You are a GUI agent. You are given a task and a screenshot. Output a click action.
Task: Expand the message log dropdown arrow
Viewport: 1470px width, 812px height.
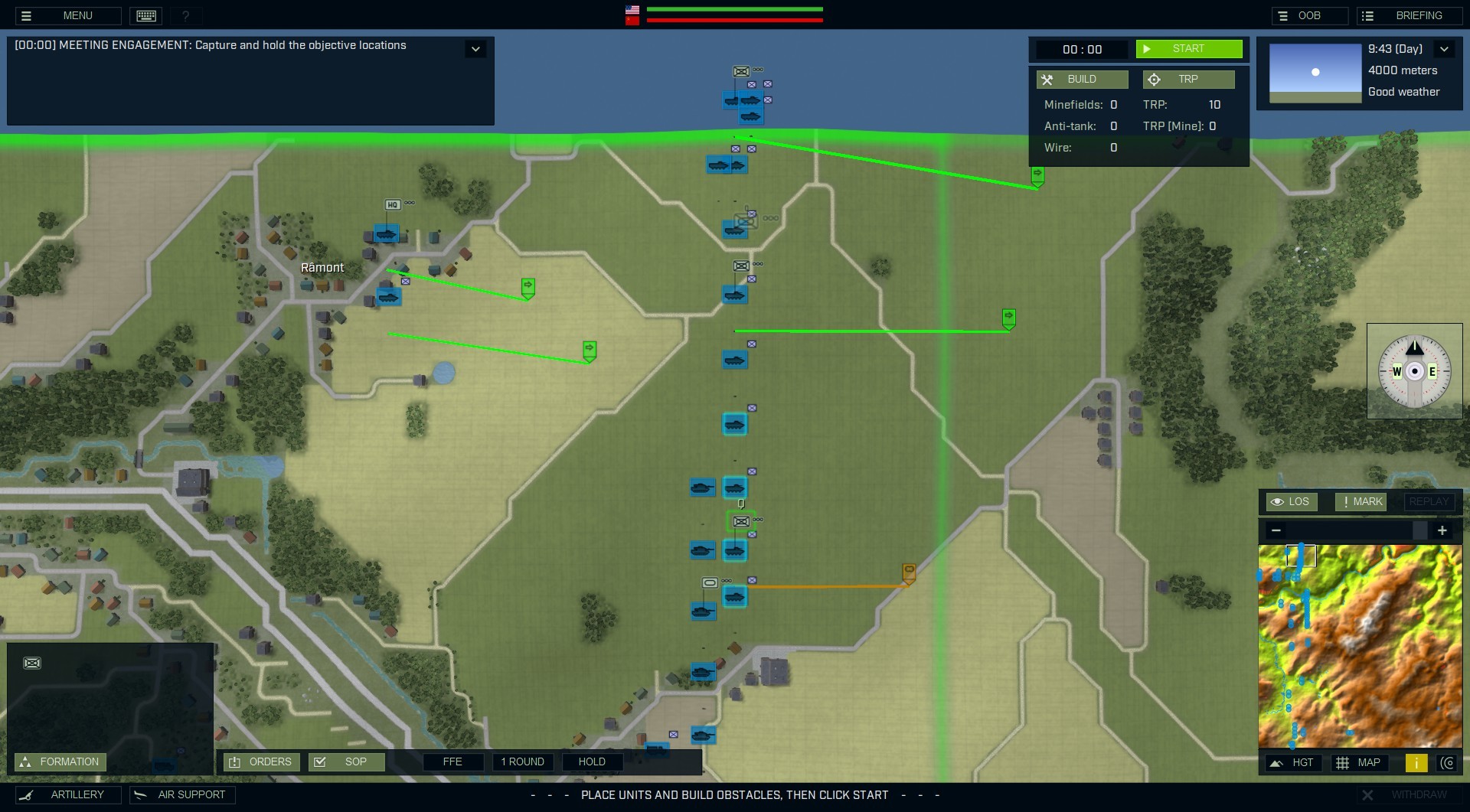(475, 49)
